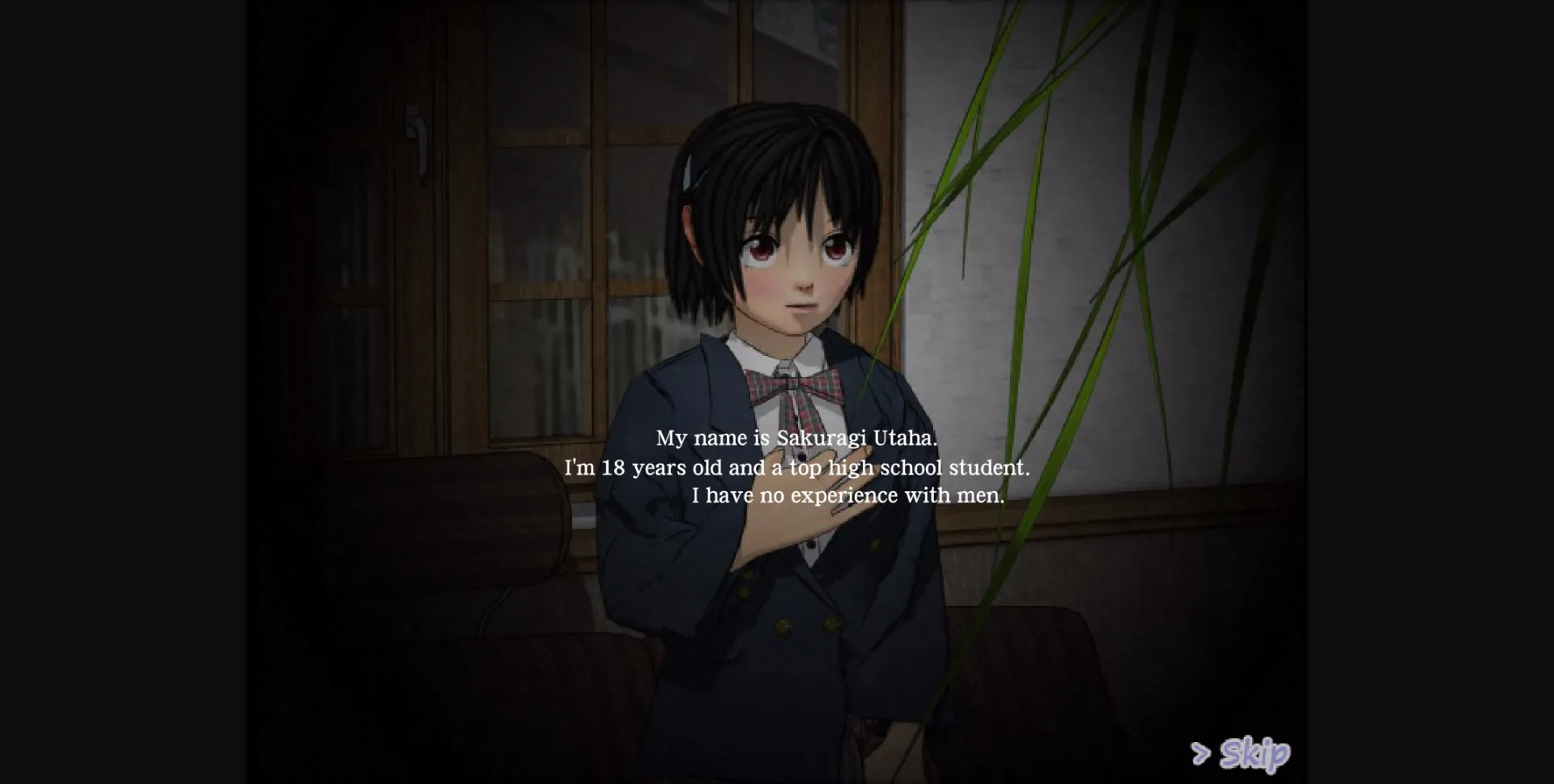Select the text 'I have no experience with men.'
This screenshot has width=1554, height=784.
point(850,495)
